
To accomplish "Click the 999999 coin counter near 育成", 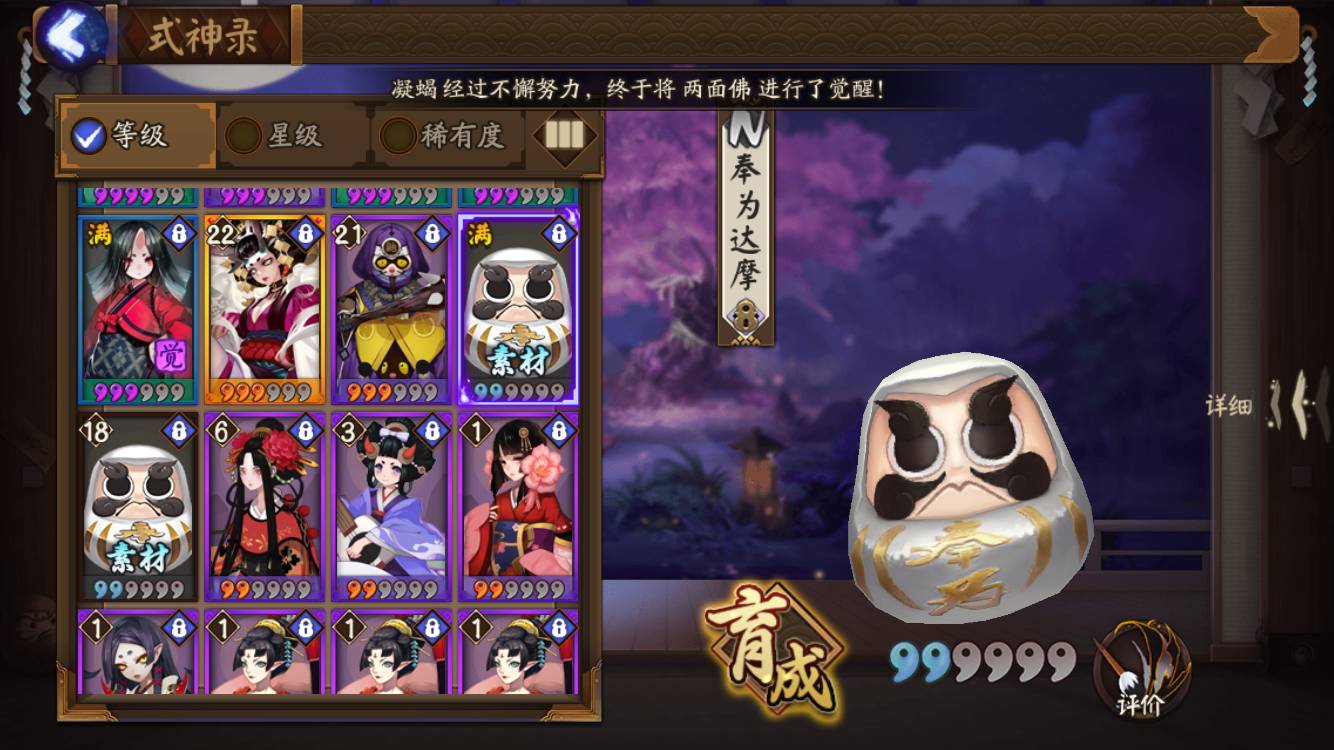I will coord(985,662).
